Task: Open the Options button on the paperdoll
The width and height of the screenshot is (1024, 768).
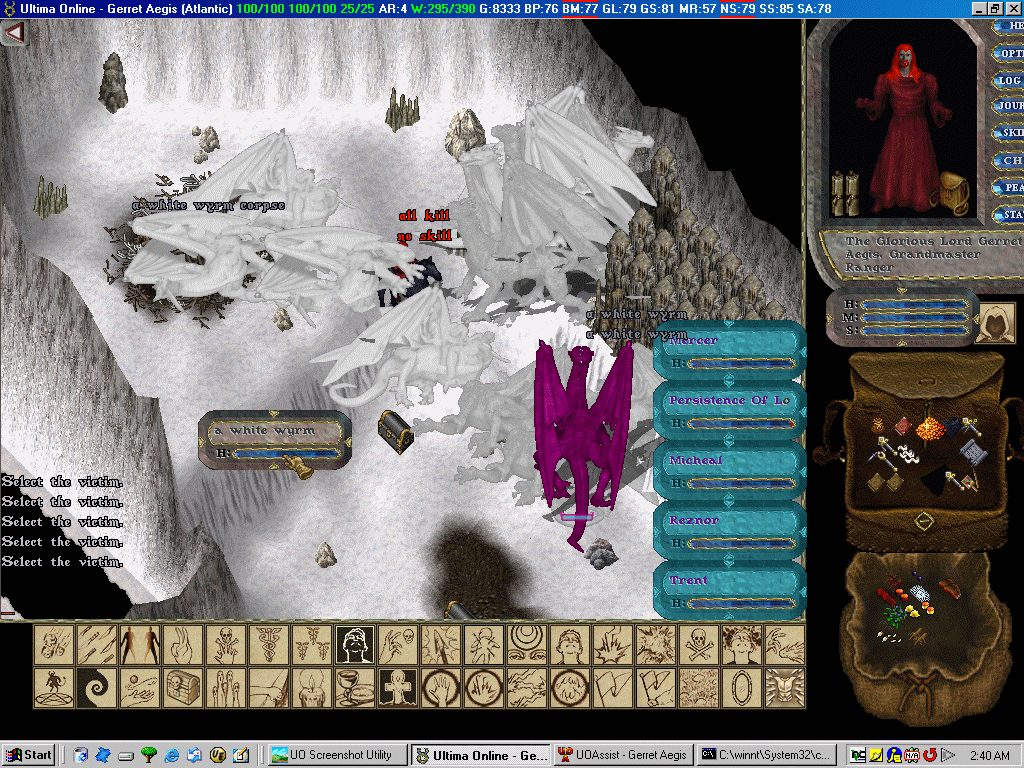Action: pyautogui.click(x=1010, y=53)
